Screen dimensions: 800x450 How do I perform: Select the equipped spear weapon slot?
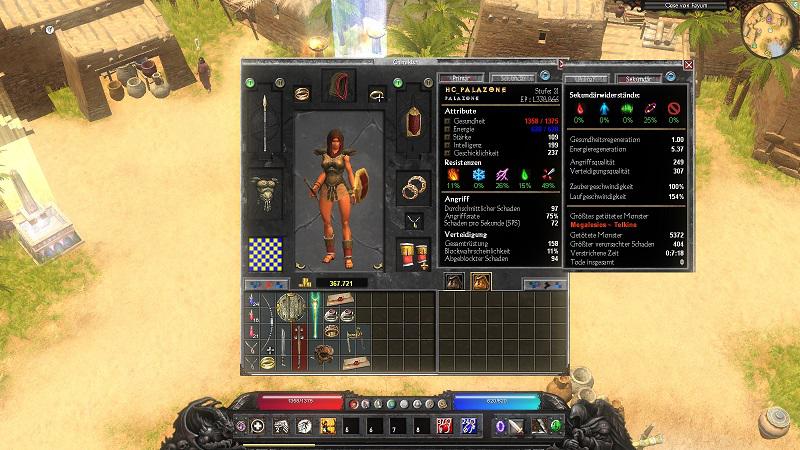(x=264, y=123)
